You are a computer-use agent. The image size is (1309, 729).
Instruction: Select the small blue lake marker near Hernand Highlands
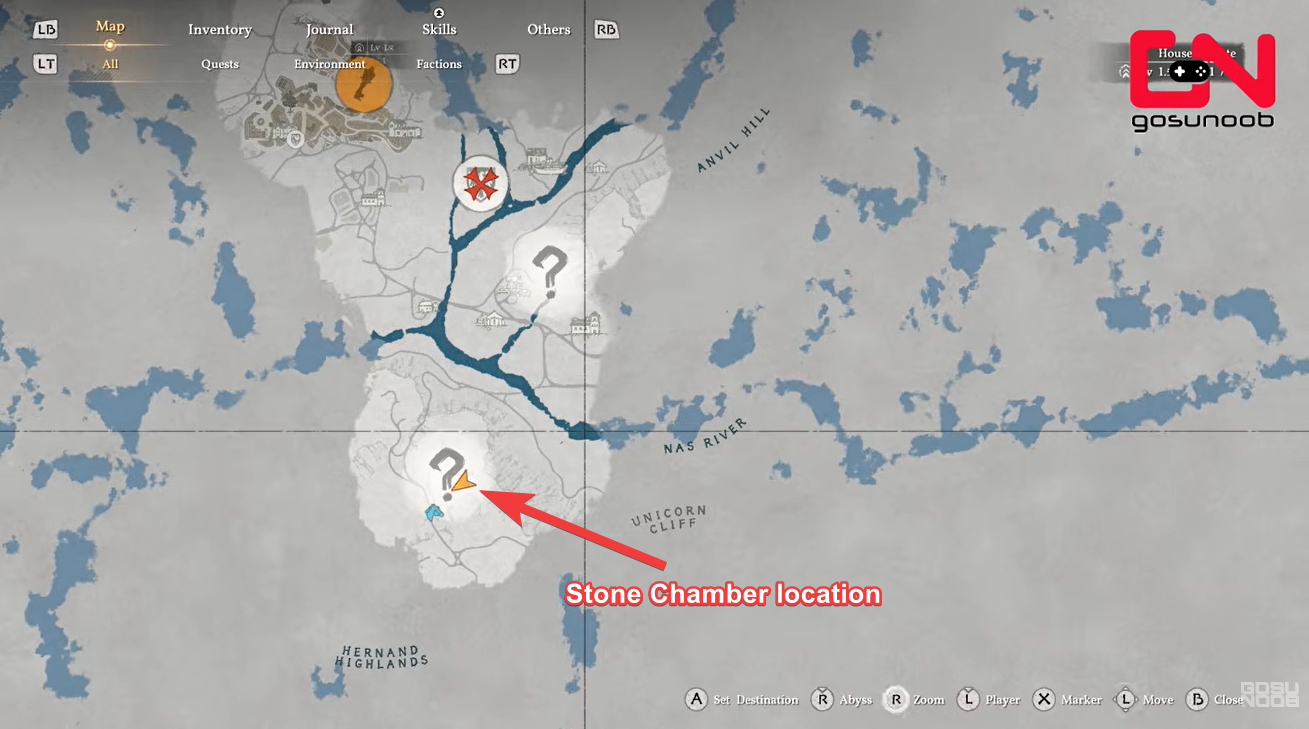(x=432, y=512)
